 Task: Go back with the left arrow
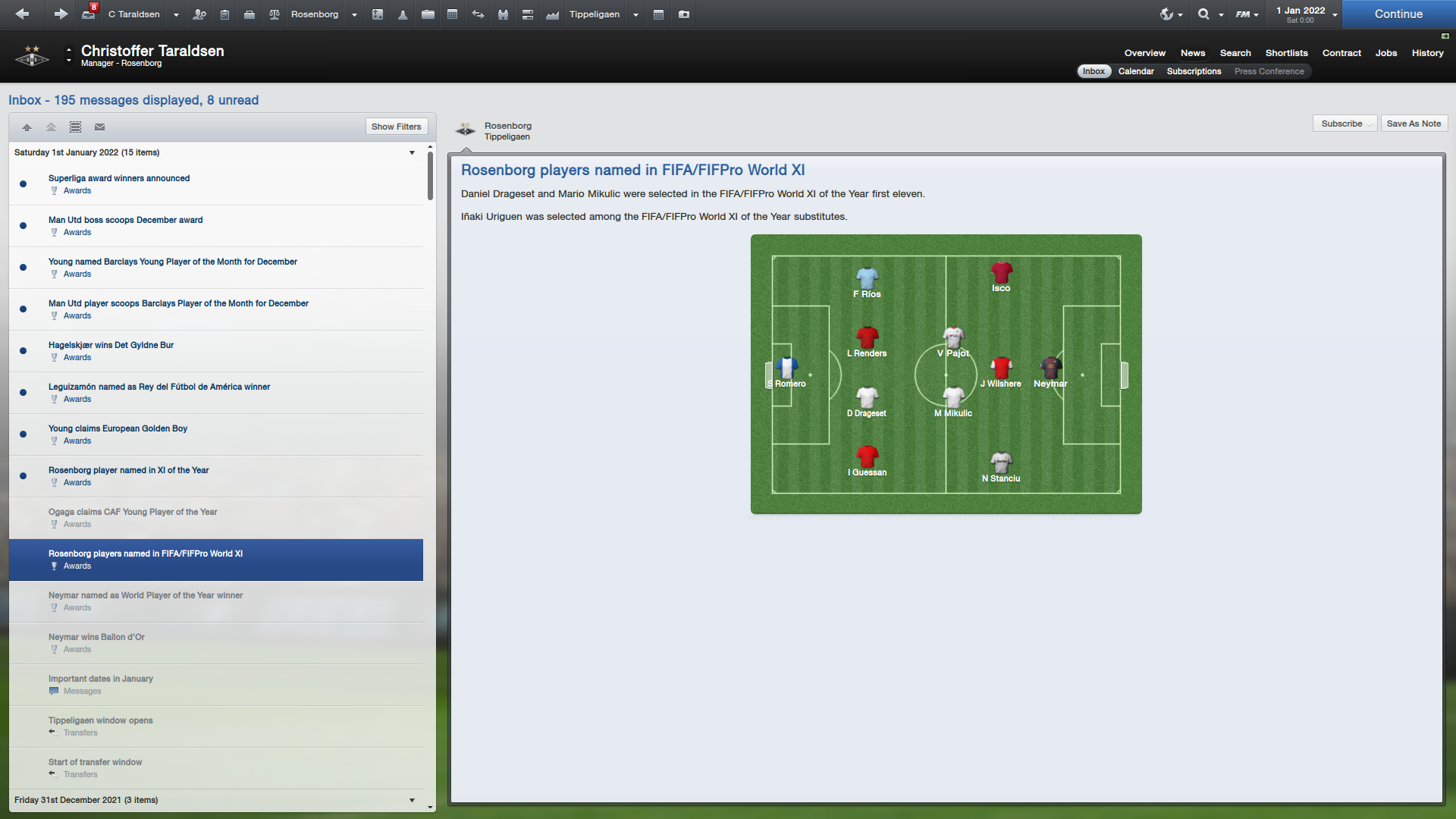pos(22,14)
